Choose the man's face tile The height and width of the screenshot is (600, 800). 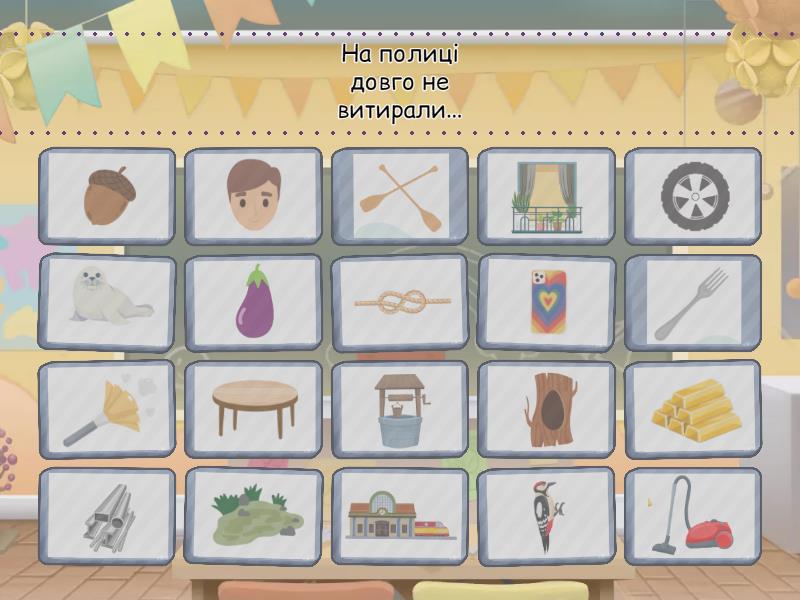[x=253, y=196]
